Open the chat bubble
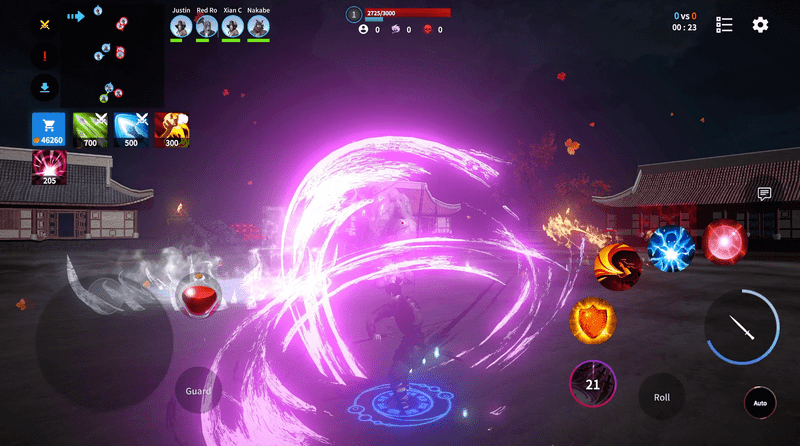 click(x=764, y=194)
